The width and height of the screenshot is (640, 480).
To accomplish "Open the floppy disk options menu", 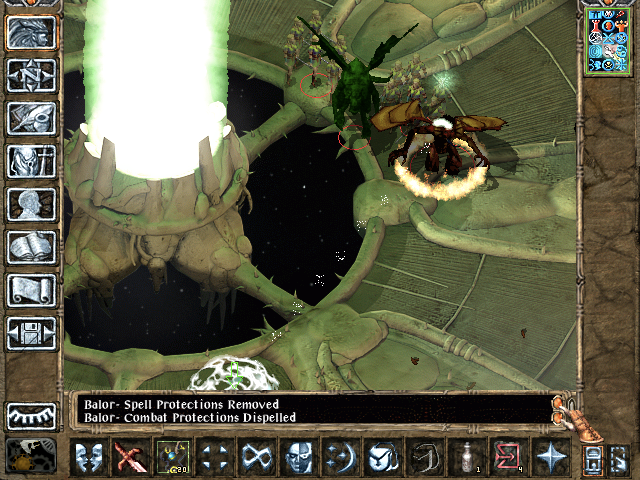I will (x=31, y=333).
